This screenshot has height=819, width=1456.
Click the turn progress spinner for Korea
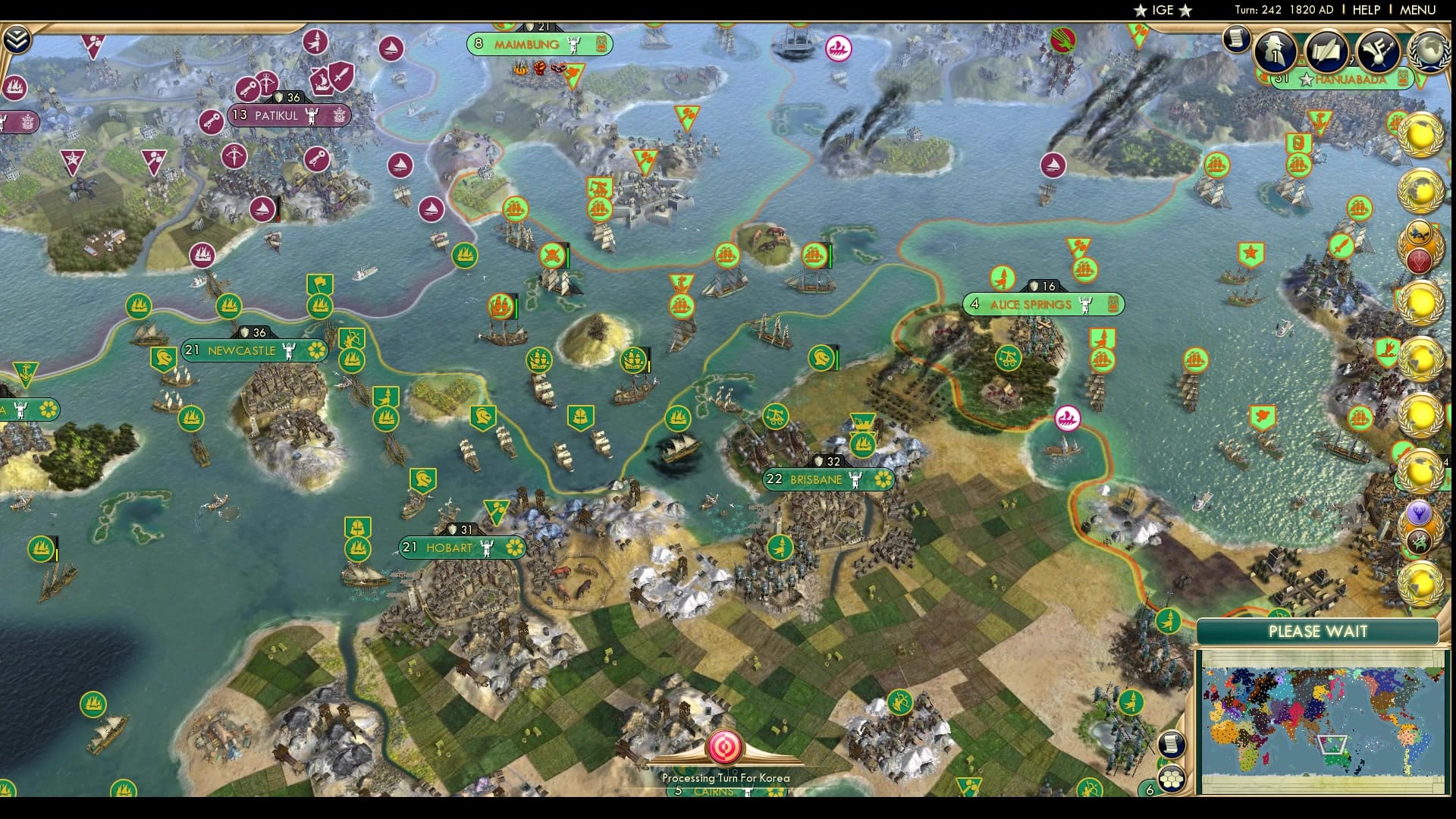click(725, 747)
